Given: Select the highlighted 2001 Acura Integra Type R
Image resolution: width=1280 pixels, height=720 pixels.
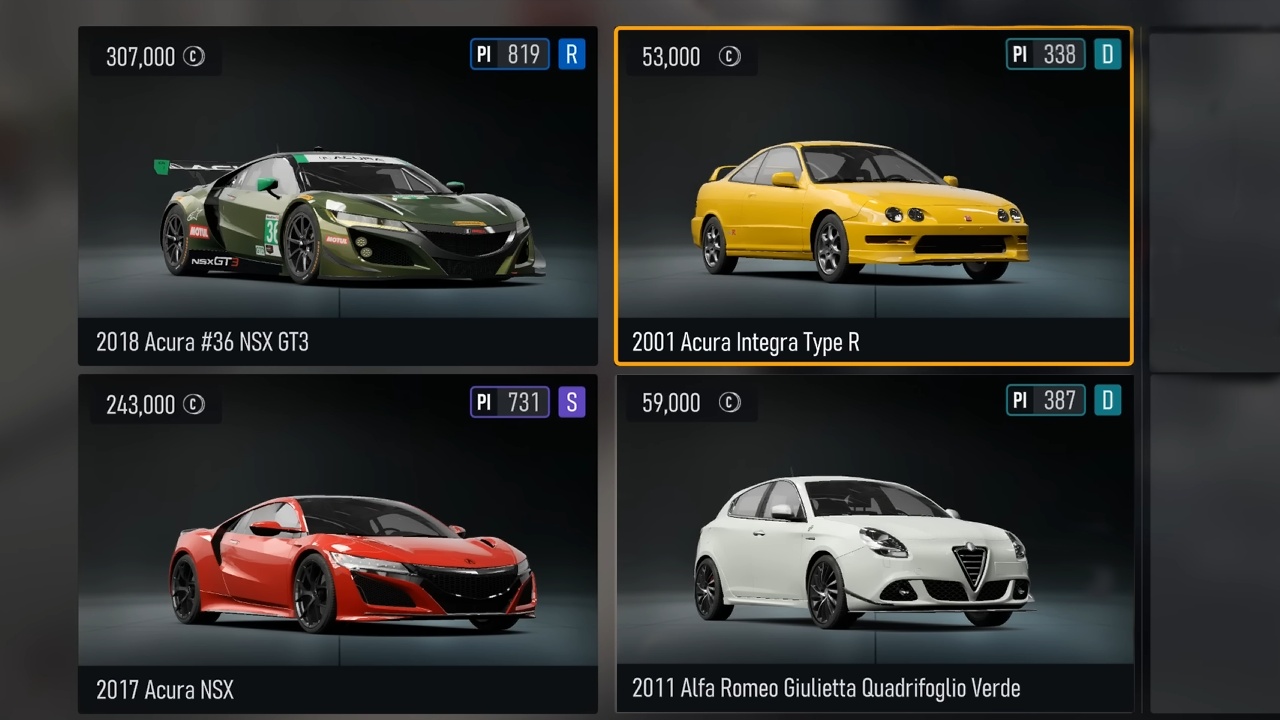Looking at the screenshot, I should (x=874, y=200).
